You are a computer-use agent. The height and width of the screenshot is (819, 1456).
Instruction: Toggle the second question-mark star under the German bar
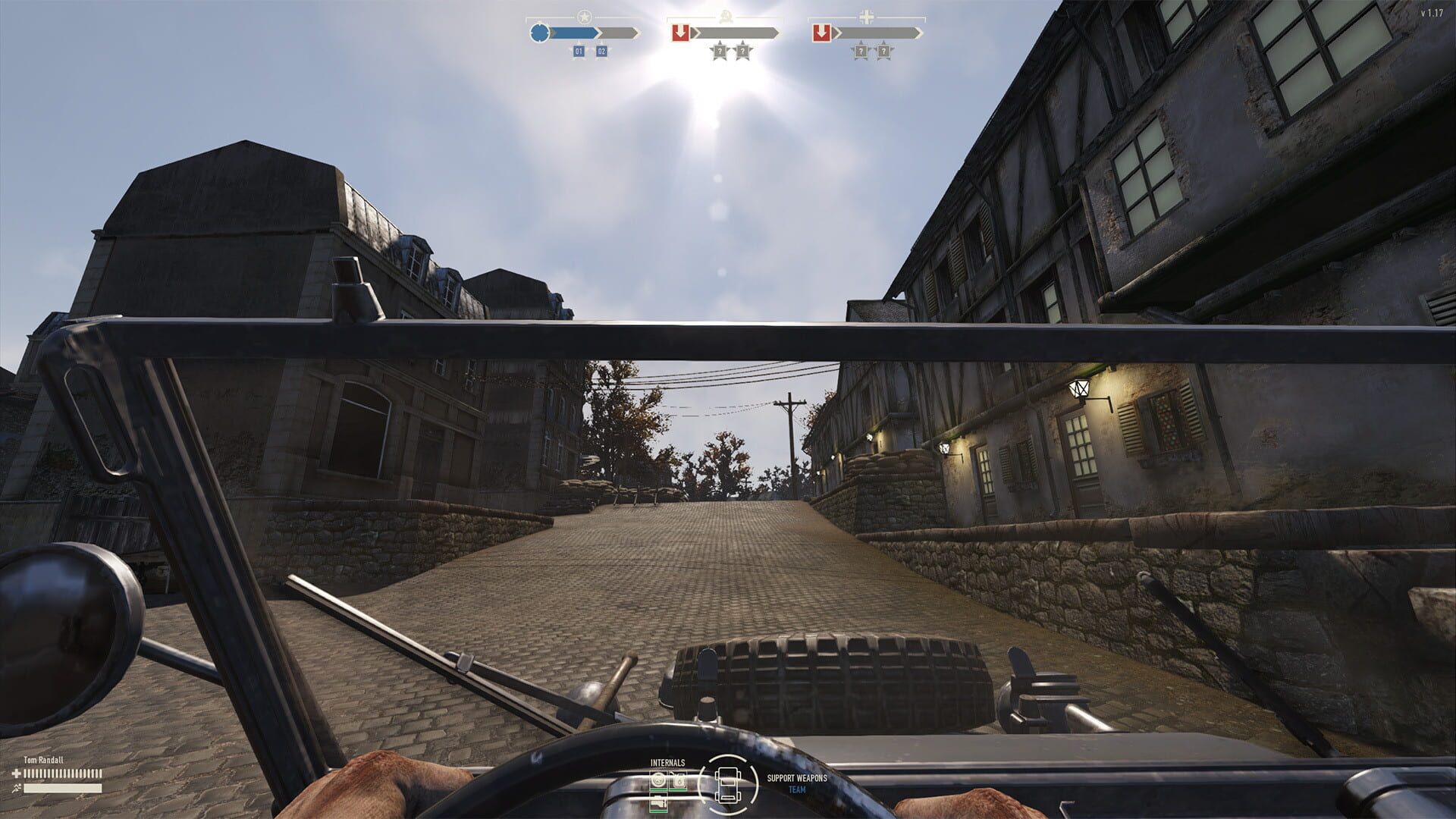(883, 51)
